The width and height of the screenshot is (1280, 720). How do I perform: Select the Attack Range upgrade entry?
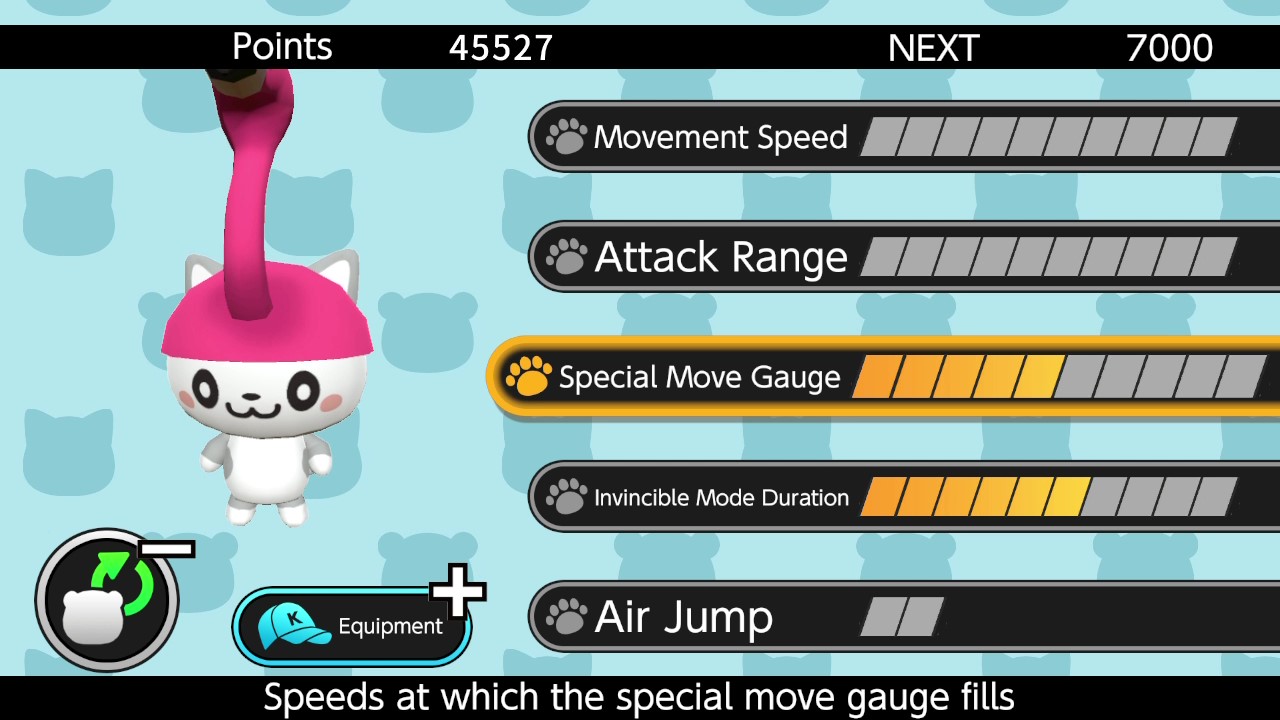pos(720,257)
